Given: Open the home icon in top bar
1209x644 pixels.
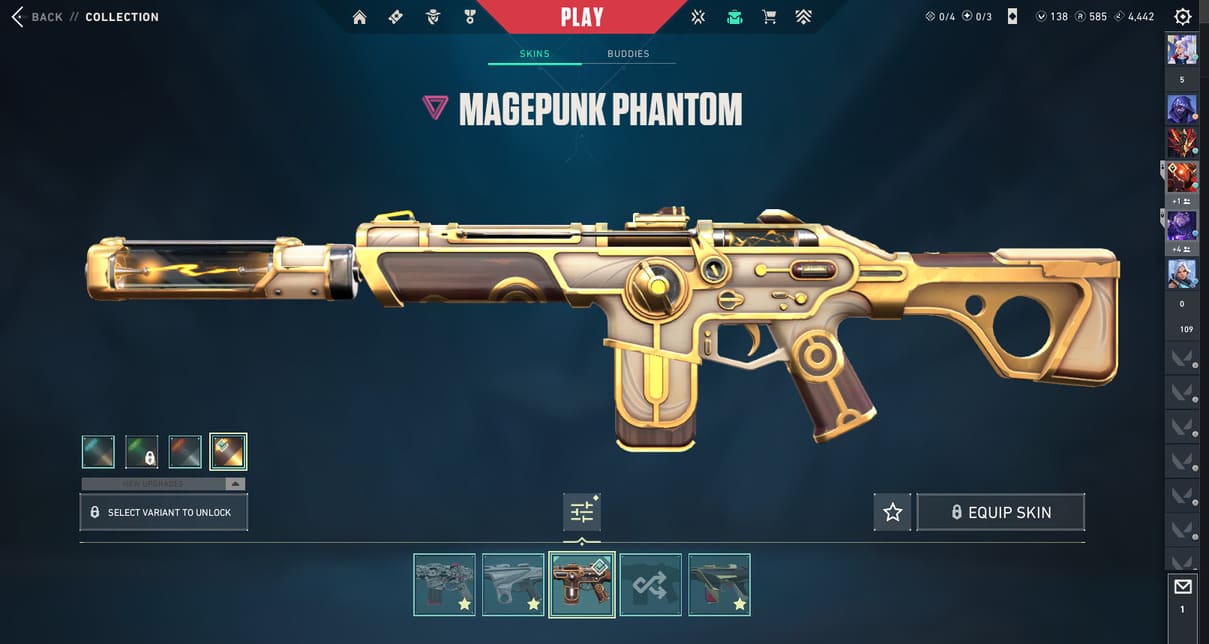Looking at the screenshot, I should click(x=360, y=17).
